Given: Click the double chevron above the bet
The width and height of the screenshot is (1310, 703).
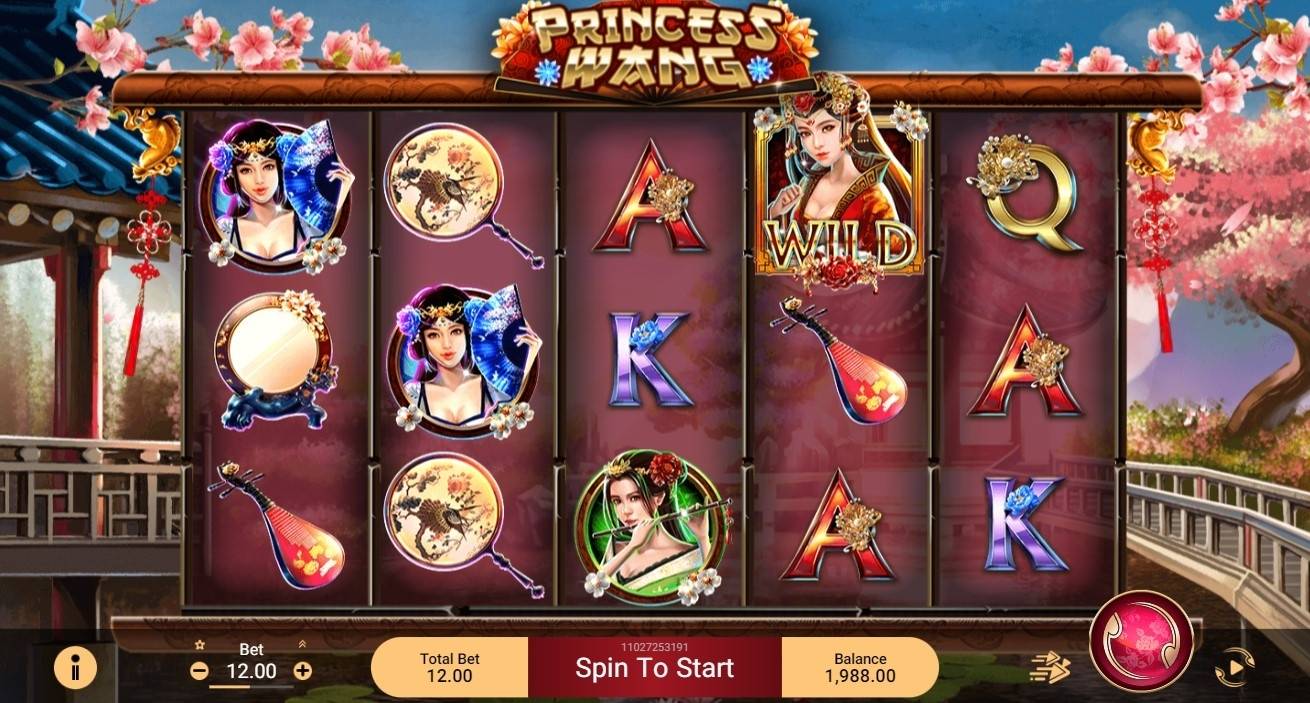Looking at the screenshot, I should pyautogui.click(x=303, y=645).
